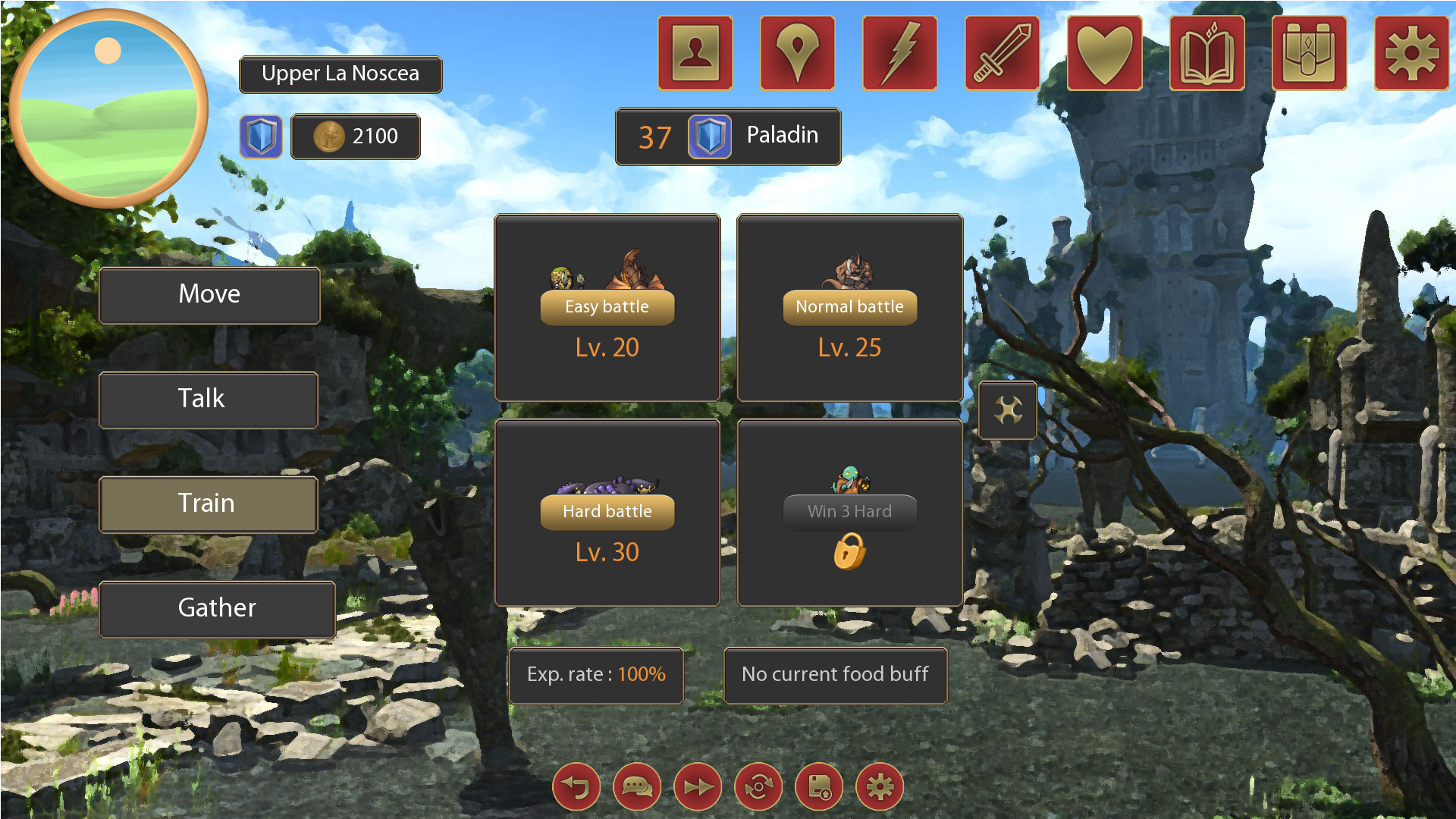Select the Gather menu option
This screenshot has width=1456, height=819.
[217, 608]
